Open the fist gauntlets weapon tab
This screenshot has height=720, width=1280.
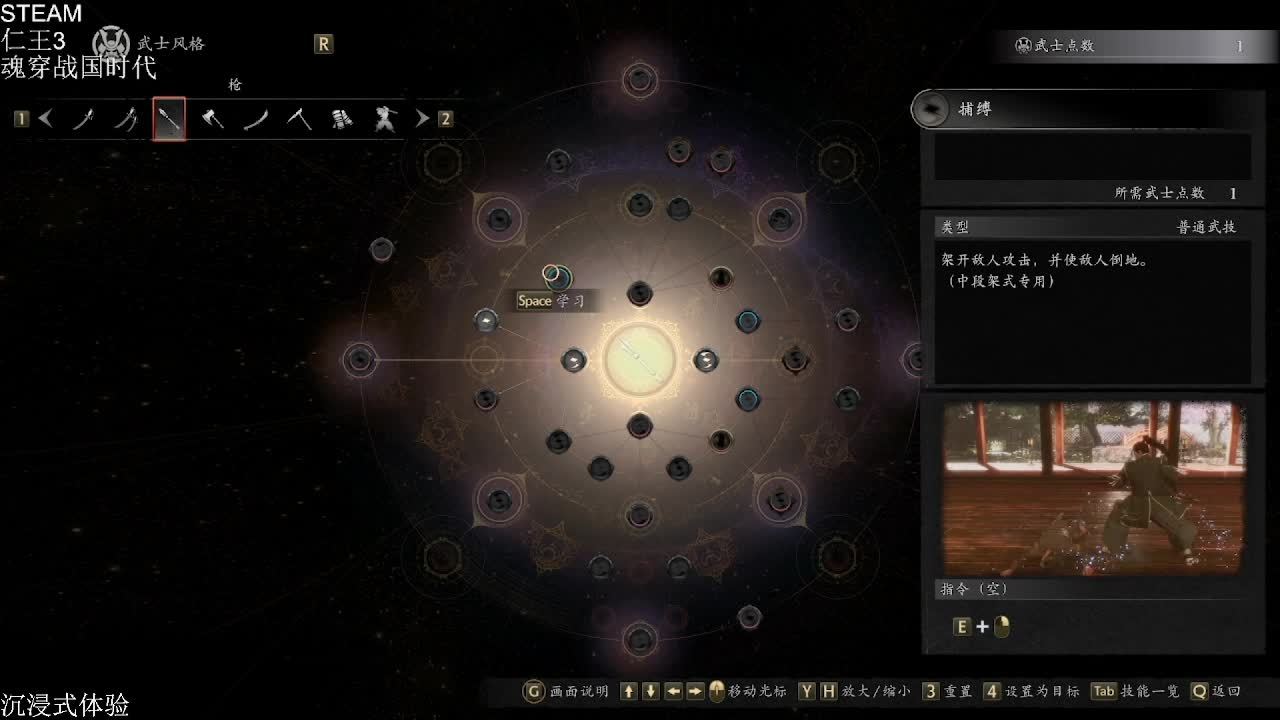[342, 119]
